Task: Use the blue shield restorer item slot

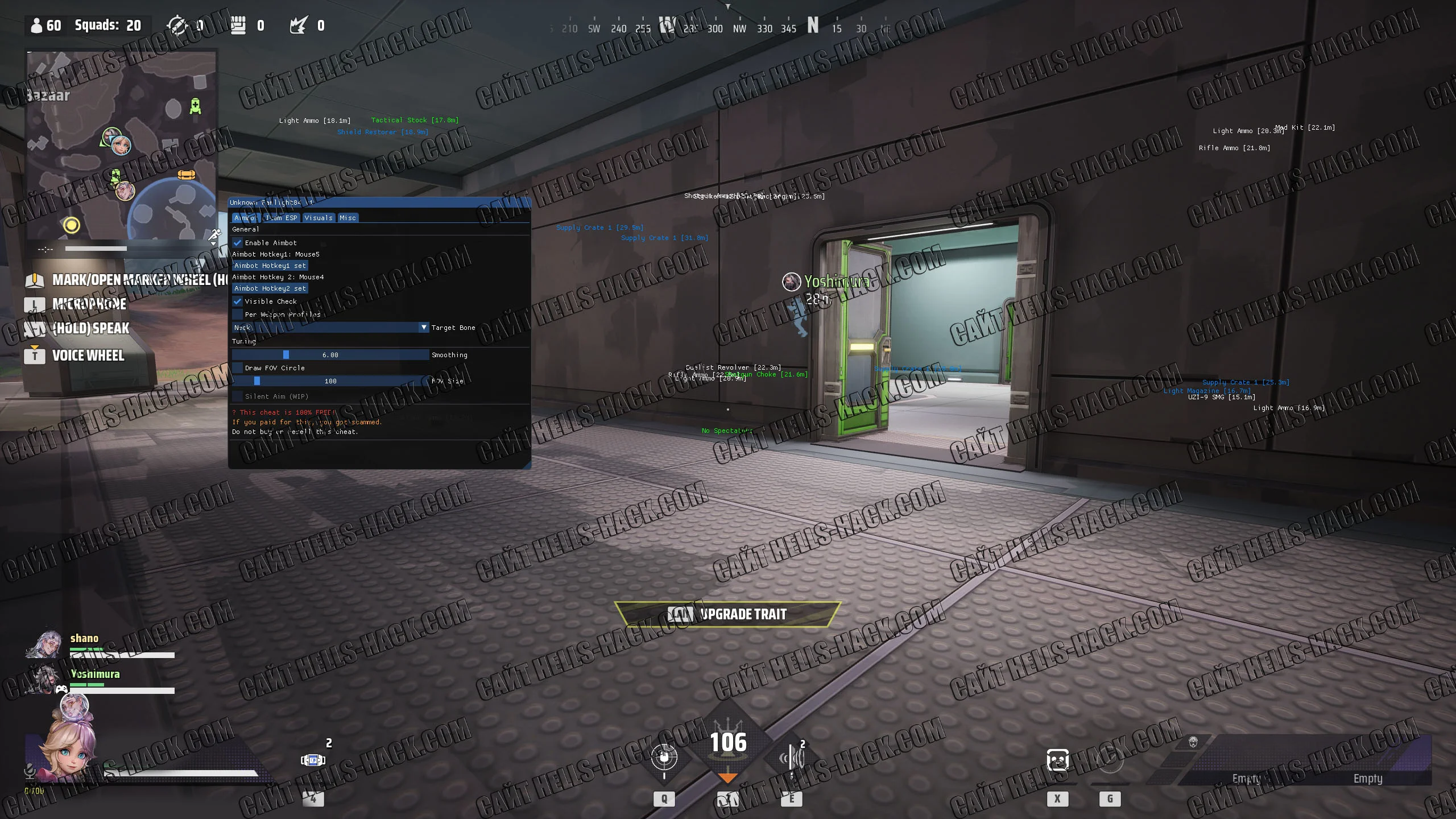Action: tap(313, 760)
